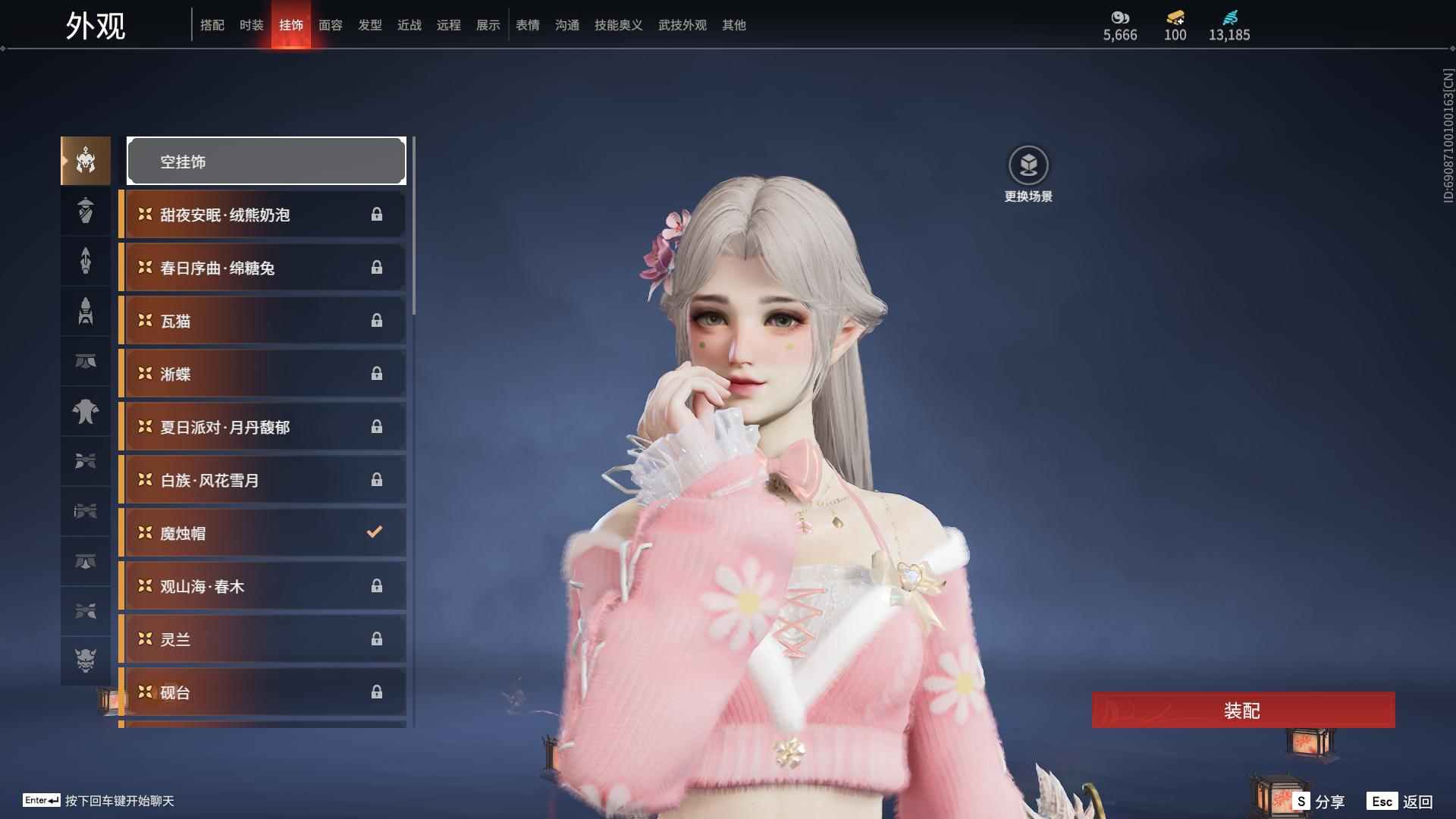Select 白族·风花雪月 from the list
Image resolution: width=1456 pixels, height=819 pixels.
click(227, 479)
